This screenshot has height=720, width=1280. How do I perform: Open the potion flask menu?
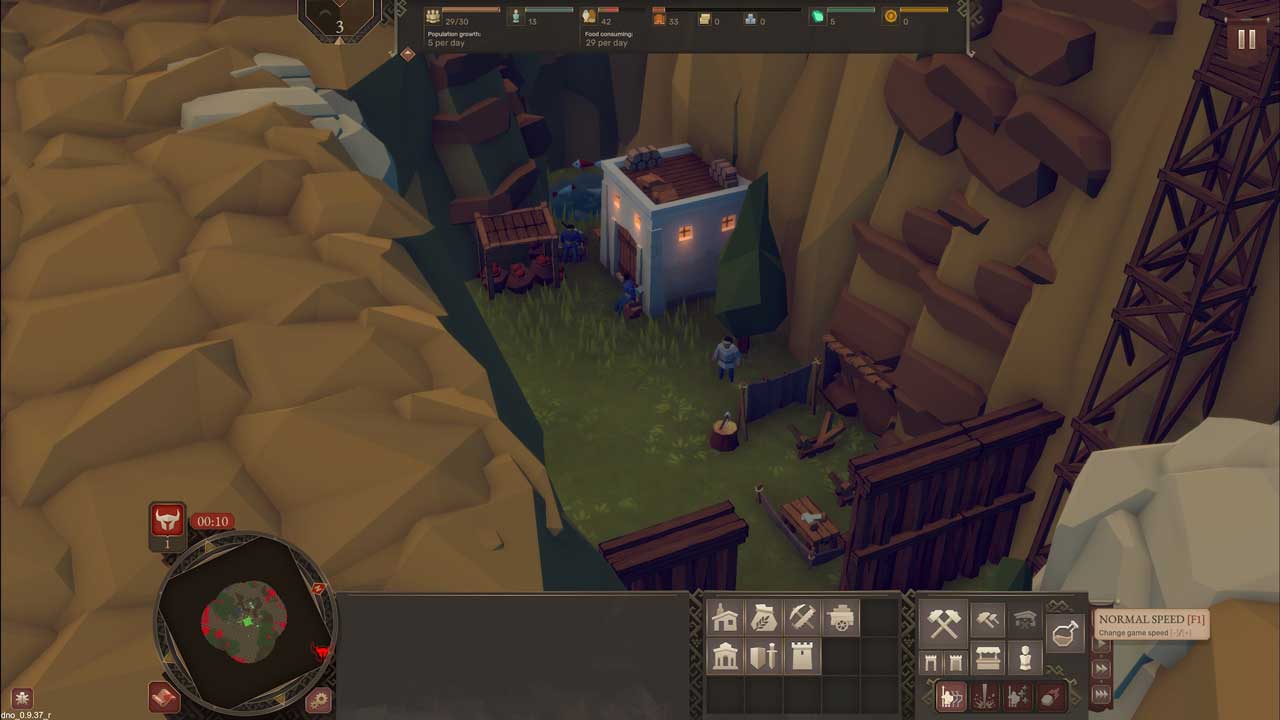point(1065,633)
